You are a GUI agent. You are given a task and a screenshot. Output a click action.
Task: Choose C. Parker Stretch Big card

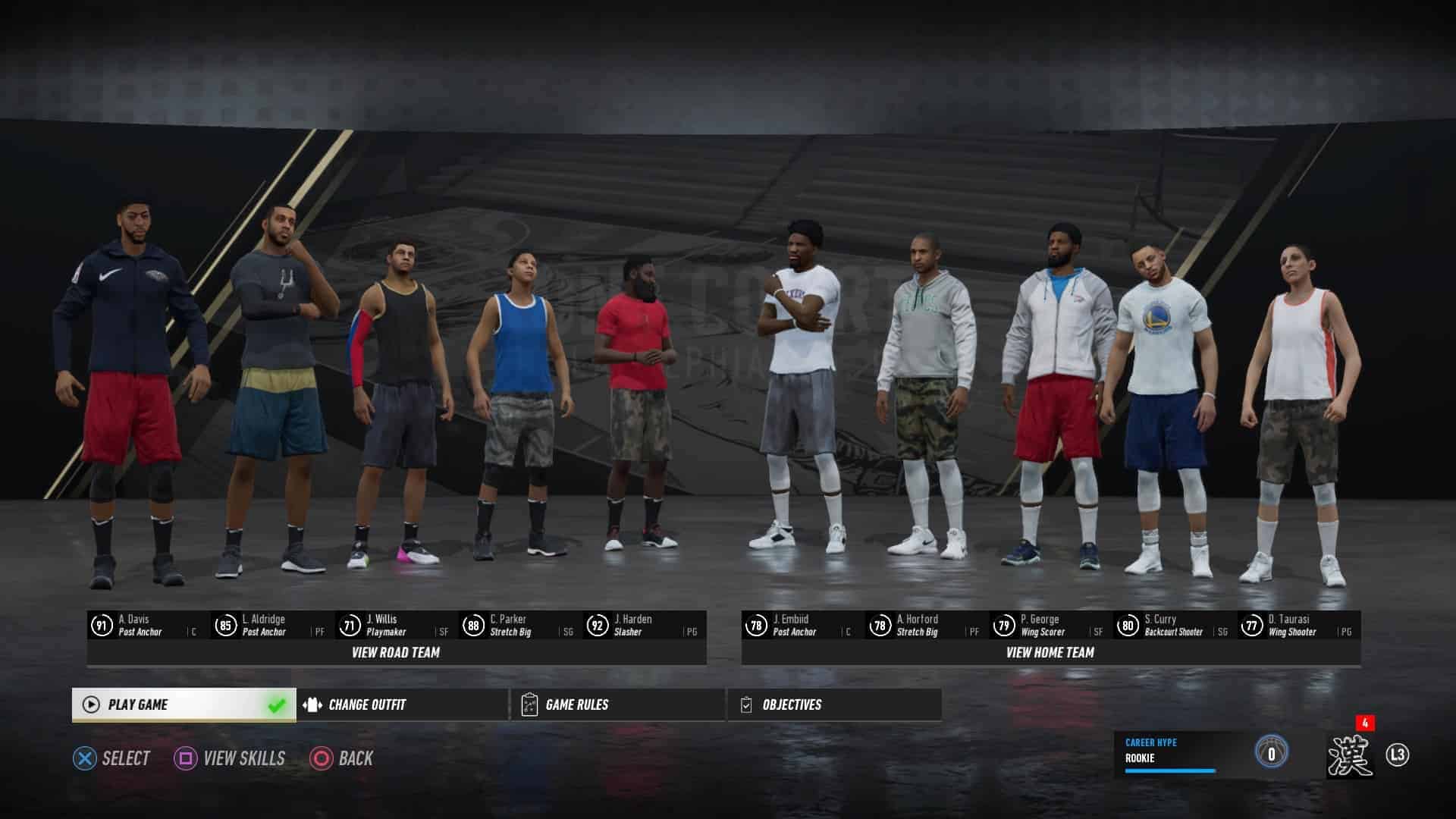click(x=520, y=625)
